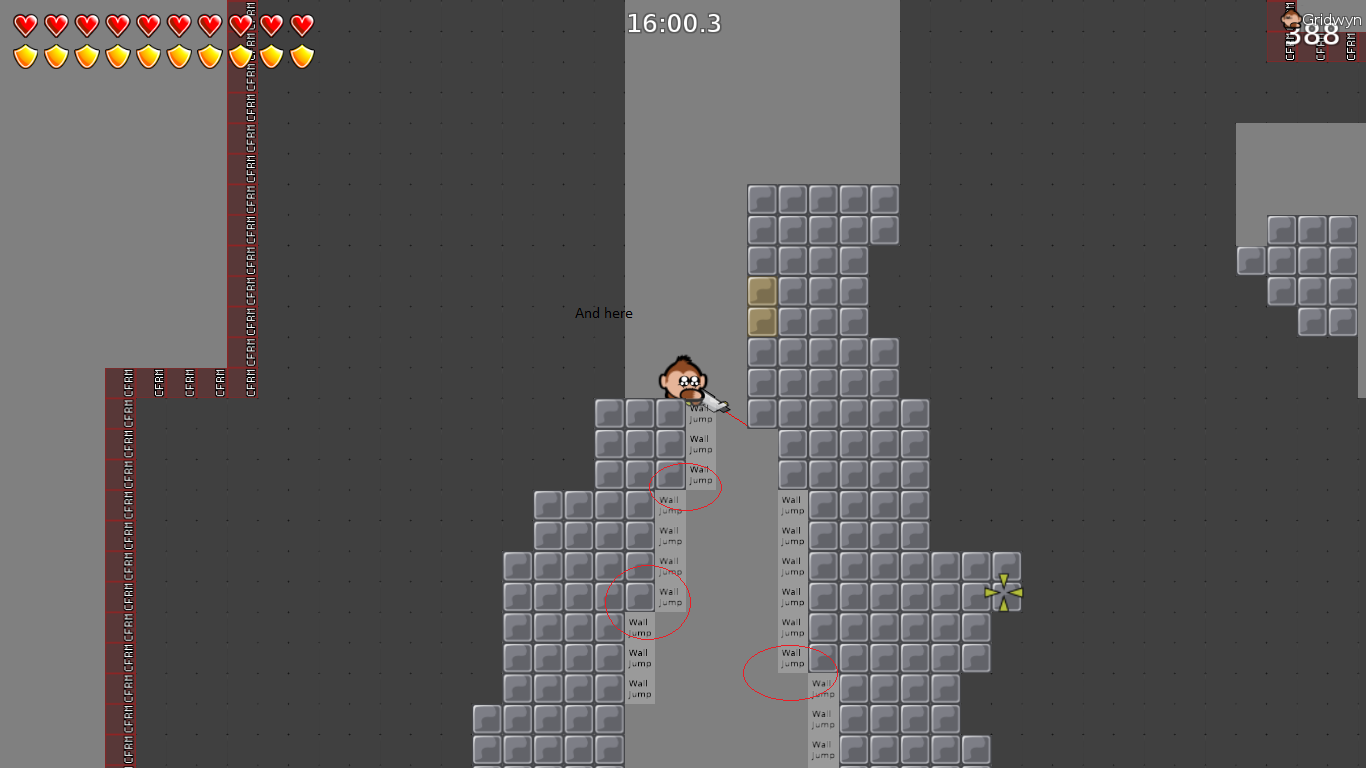Image resolution: width=1366 pixels, height=768 pixels.
Task: Click the 'And here' text annotation
Action: point(603,313)
